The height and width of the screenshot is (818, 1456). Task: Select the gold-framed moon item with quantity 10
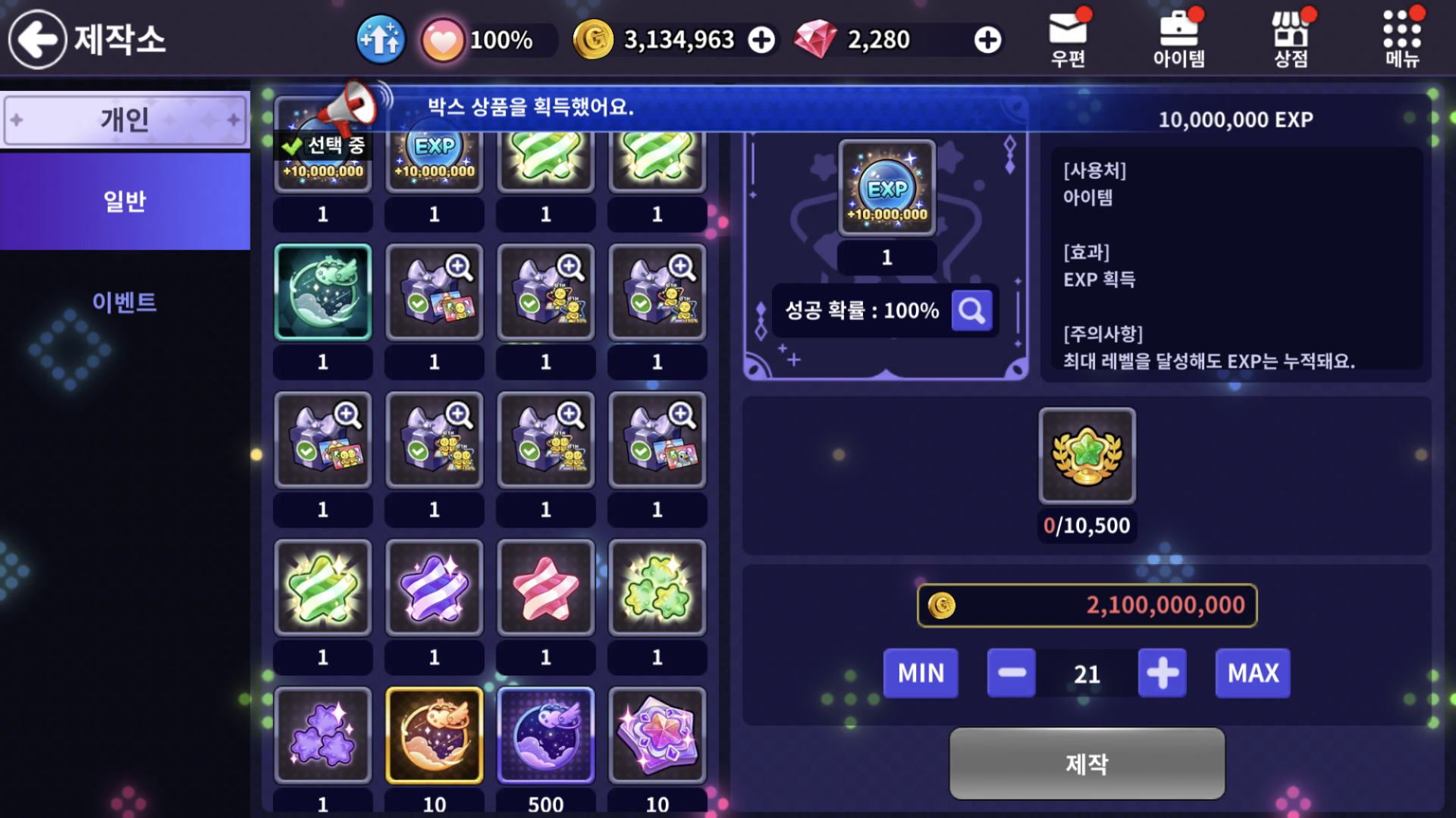coord(434,735)
